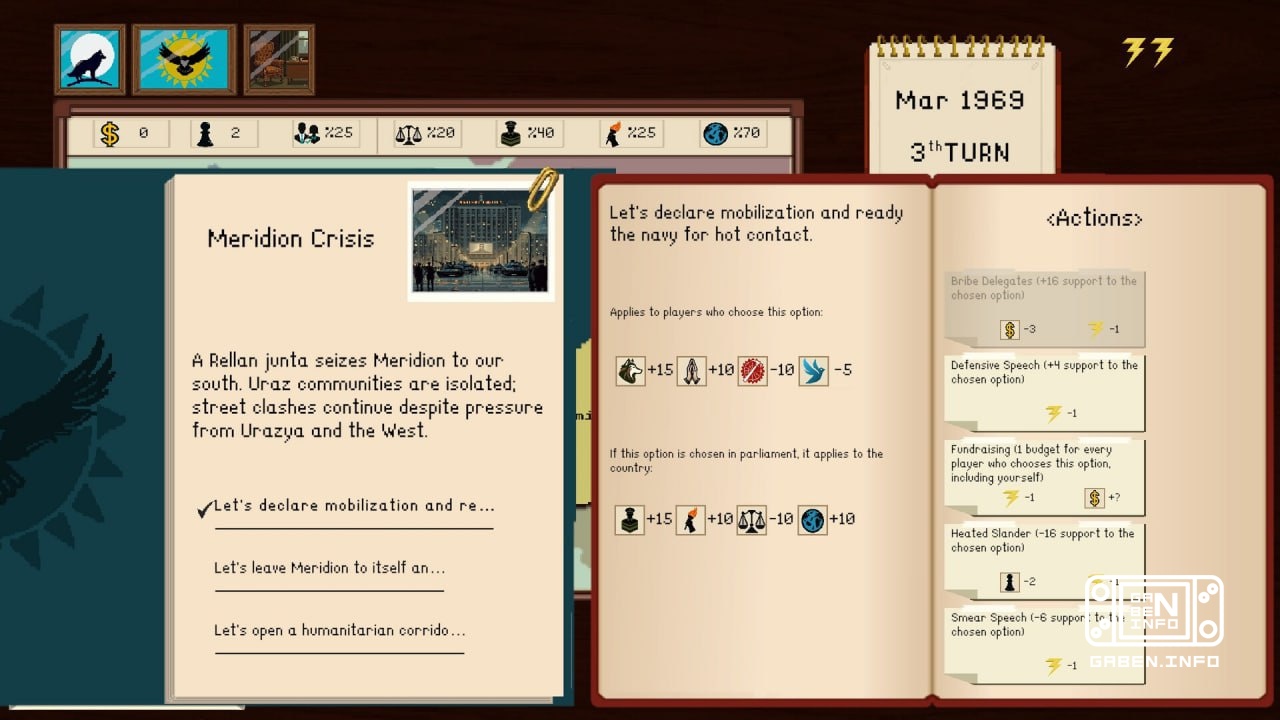Click the military officer stat icon at 40%
Screen dimensions: 1280x720
click(x=513, y=132)
